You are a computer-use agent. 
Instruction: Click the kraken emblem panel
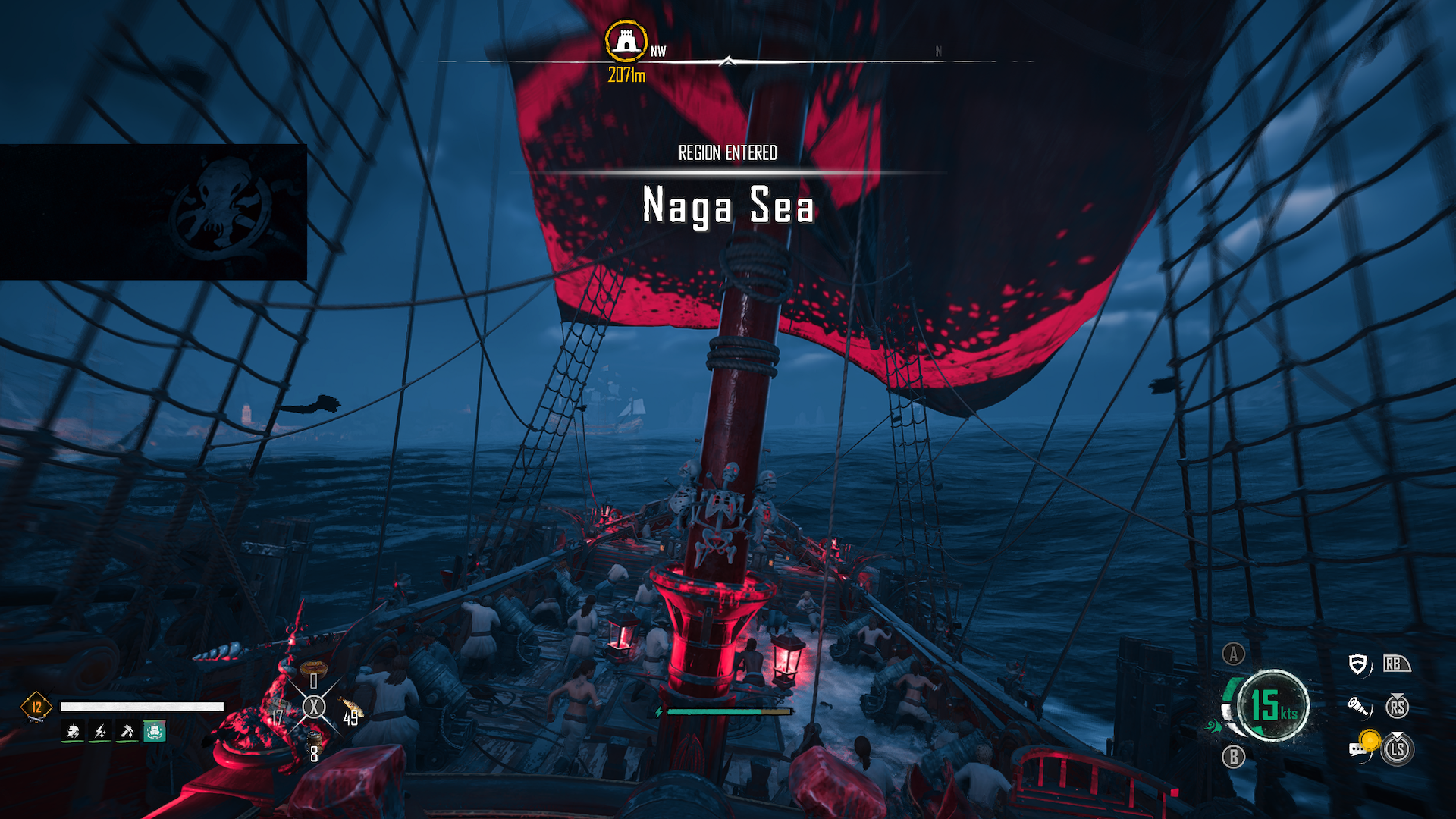(x=153, y=212)
